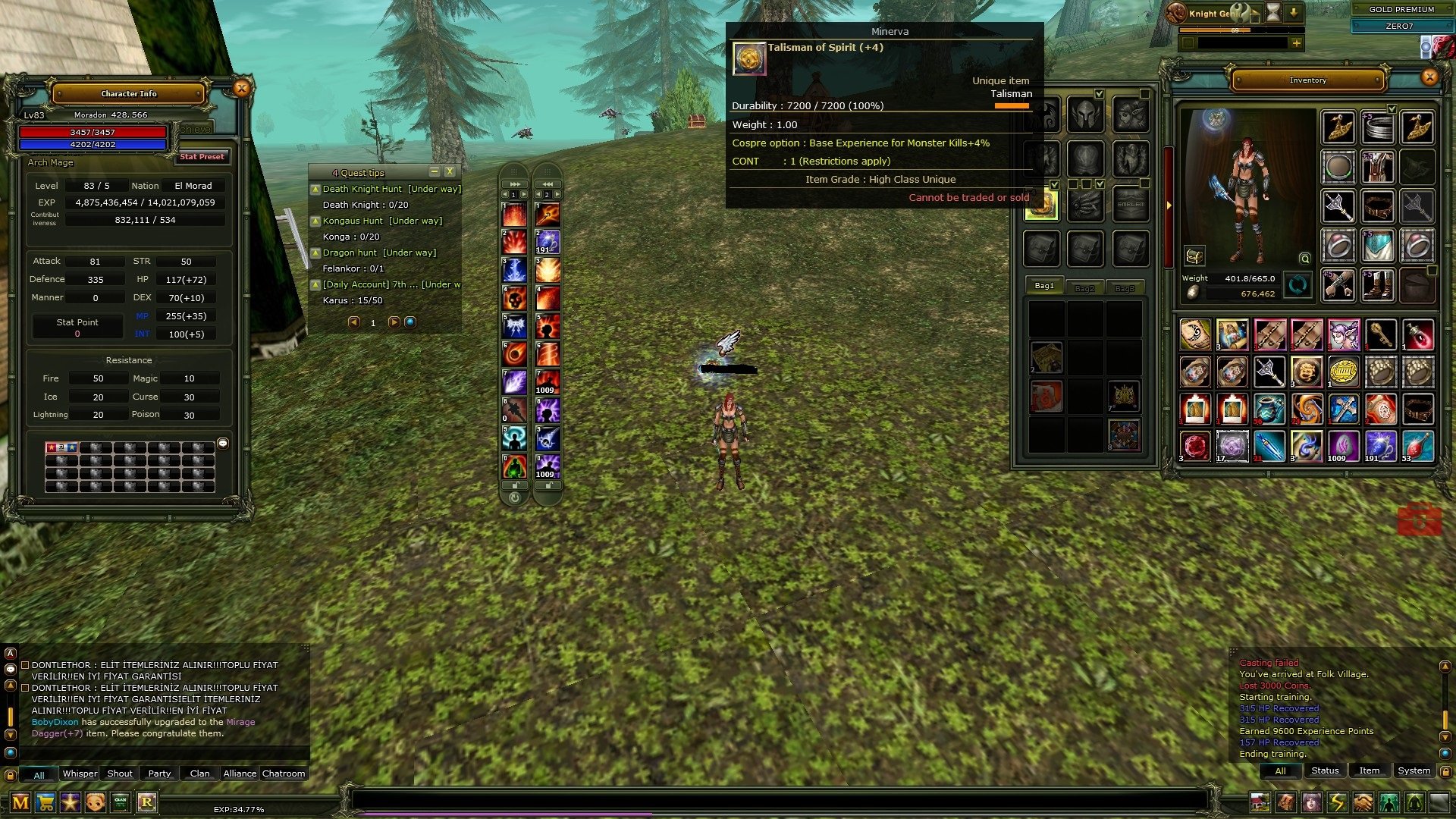
Task: Uncheck the Talisman of Spirit slot checkbox
Action: click(x=1054, y=184)
